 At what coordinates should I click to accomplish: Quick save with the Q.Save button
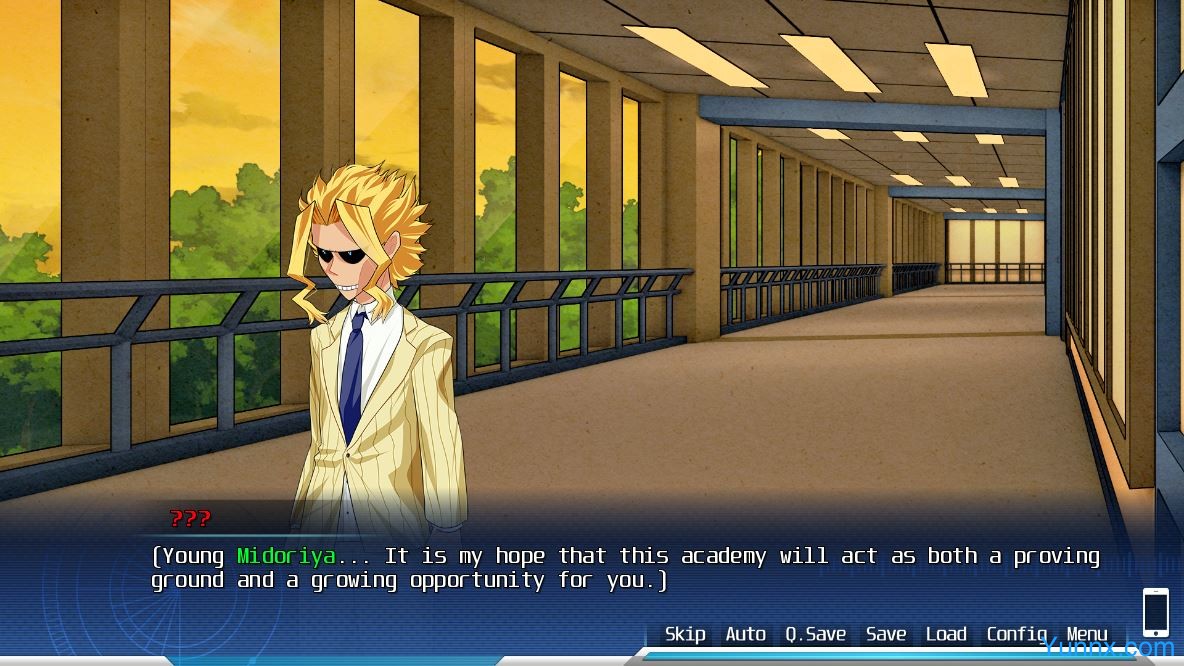click(815, 634)
